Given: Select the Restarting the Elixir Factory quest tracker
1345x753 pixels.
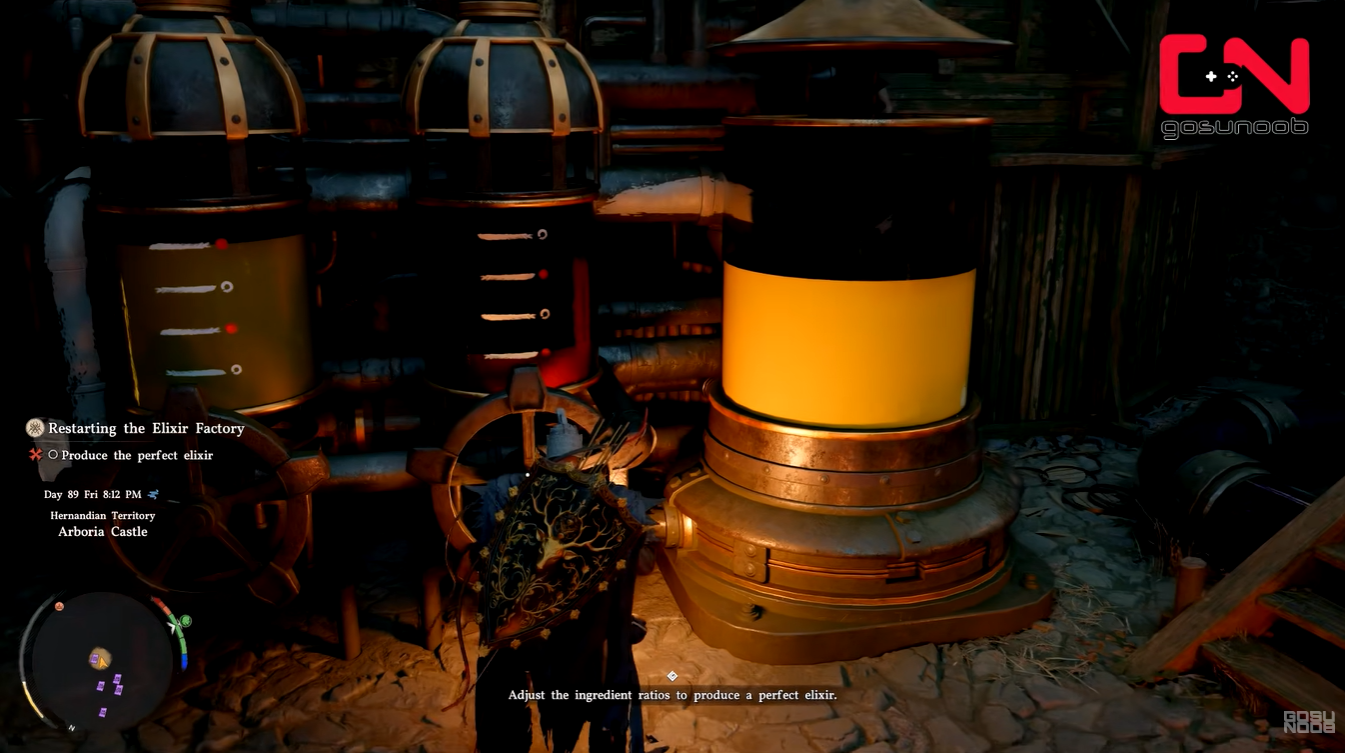Looking at the screenshot, I should pos(146,428).
